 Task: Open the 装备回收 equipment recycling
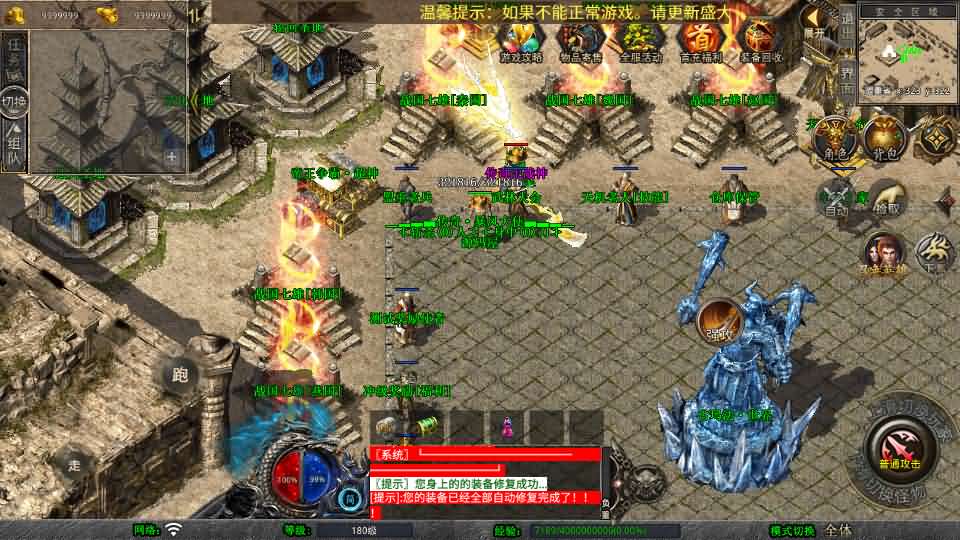tap(759, 41)
